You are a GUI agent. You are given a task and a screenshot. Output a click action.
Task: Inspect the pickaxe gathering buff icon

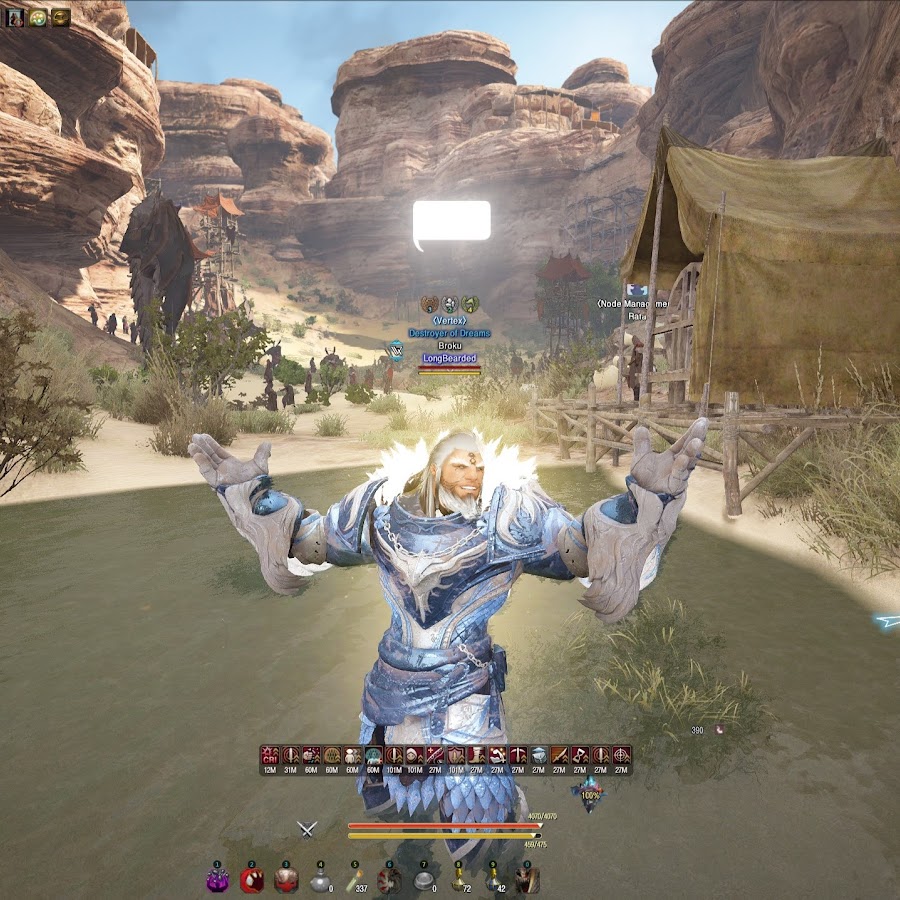coord(518,755)
